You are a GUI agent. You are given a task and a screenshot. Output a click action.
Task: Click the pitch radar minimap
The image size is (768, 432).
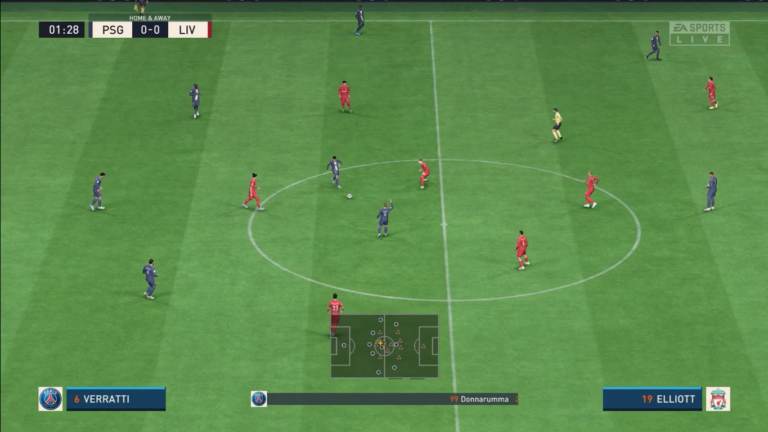384,346
